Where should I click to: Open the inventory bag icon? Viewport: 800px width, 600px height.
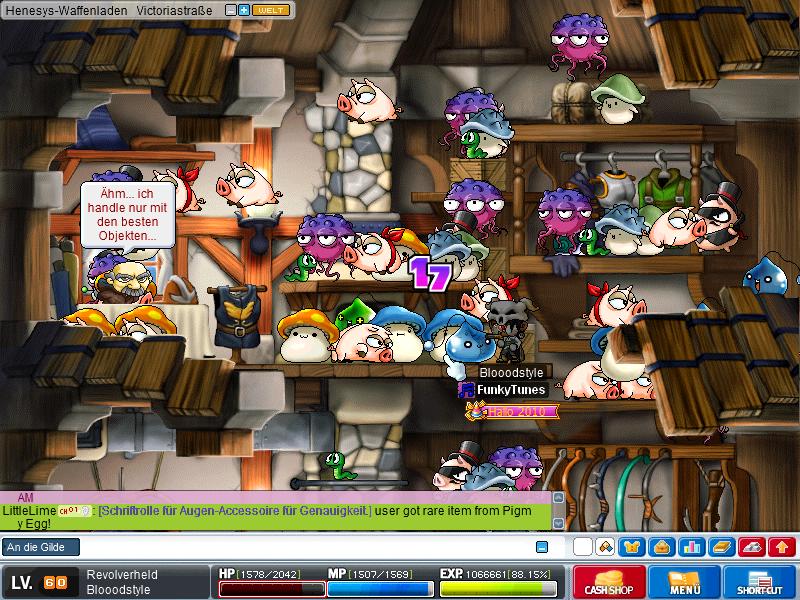661,547
